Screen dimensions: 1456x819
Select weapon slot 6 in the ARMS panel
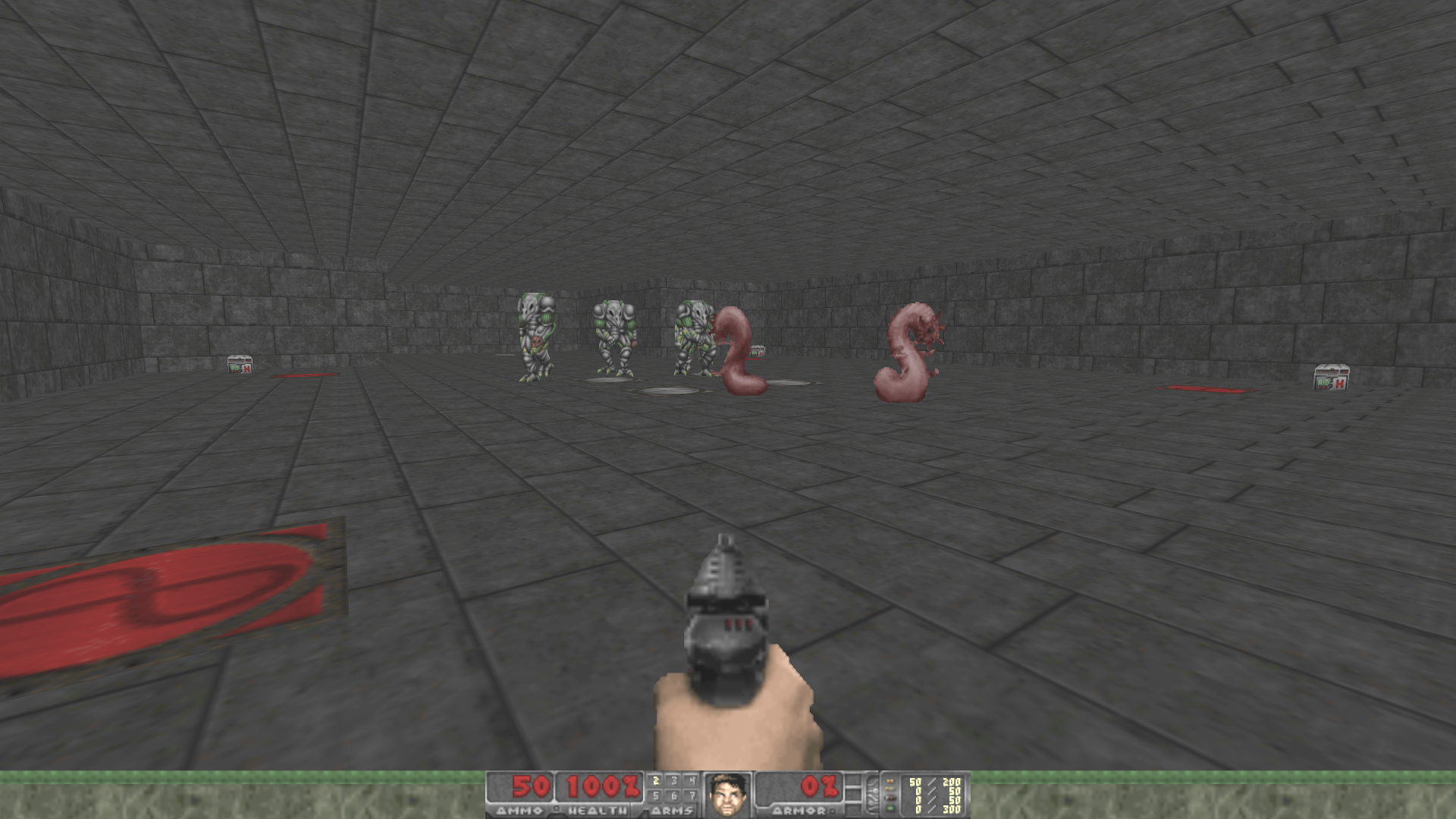pyautogui.click(x=675, y=795)
